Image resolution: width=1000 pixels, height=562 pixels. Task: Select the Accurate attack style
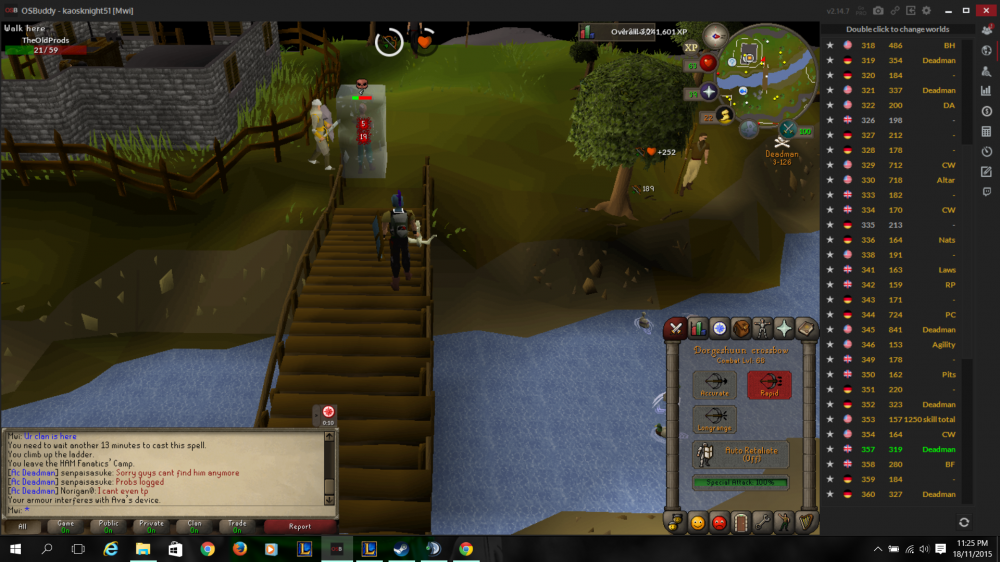[x=714, y=385]
